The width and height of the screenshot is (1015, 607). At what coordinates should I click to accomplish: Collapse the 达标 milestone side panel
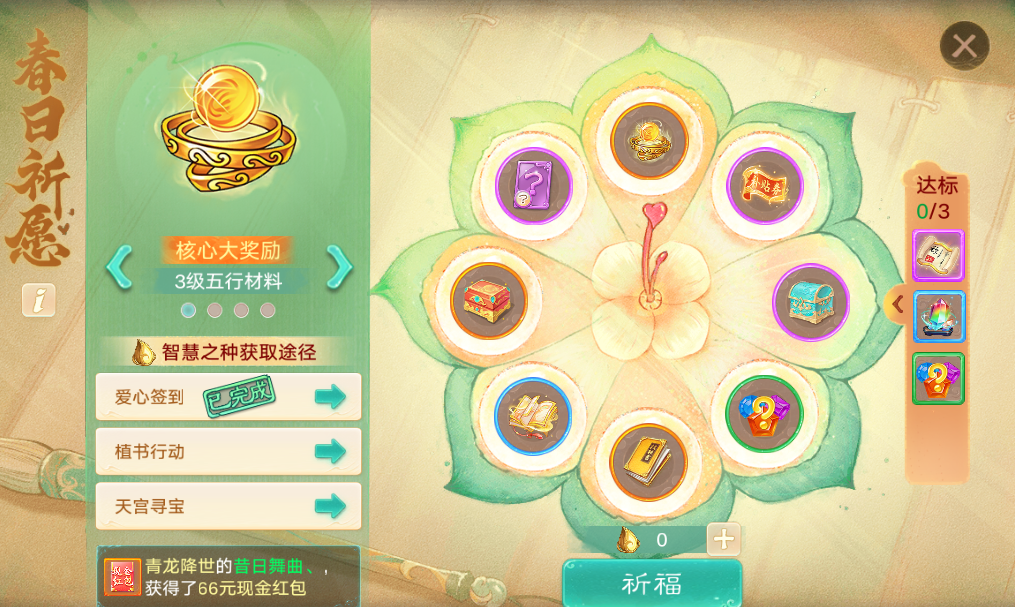897,304
